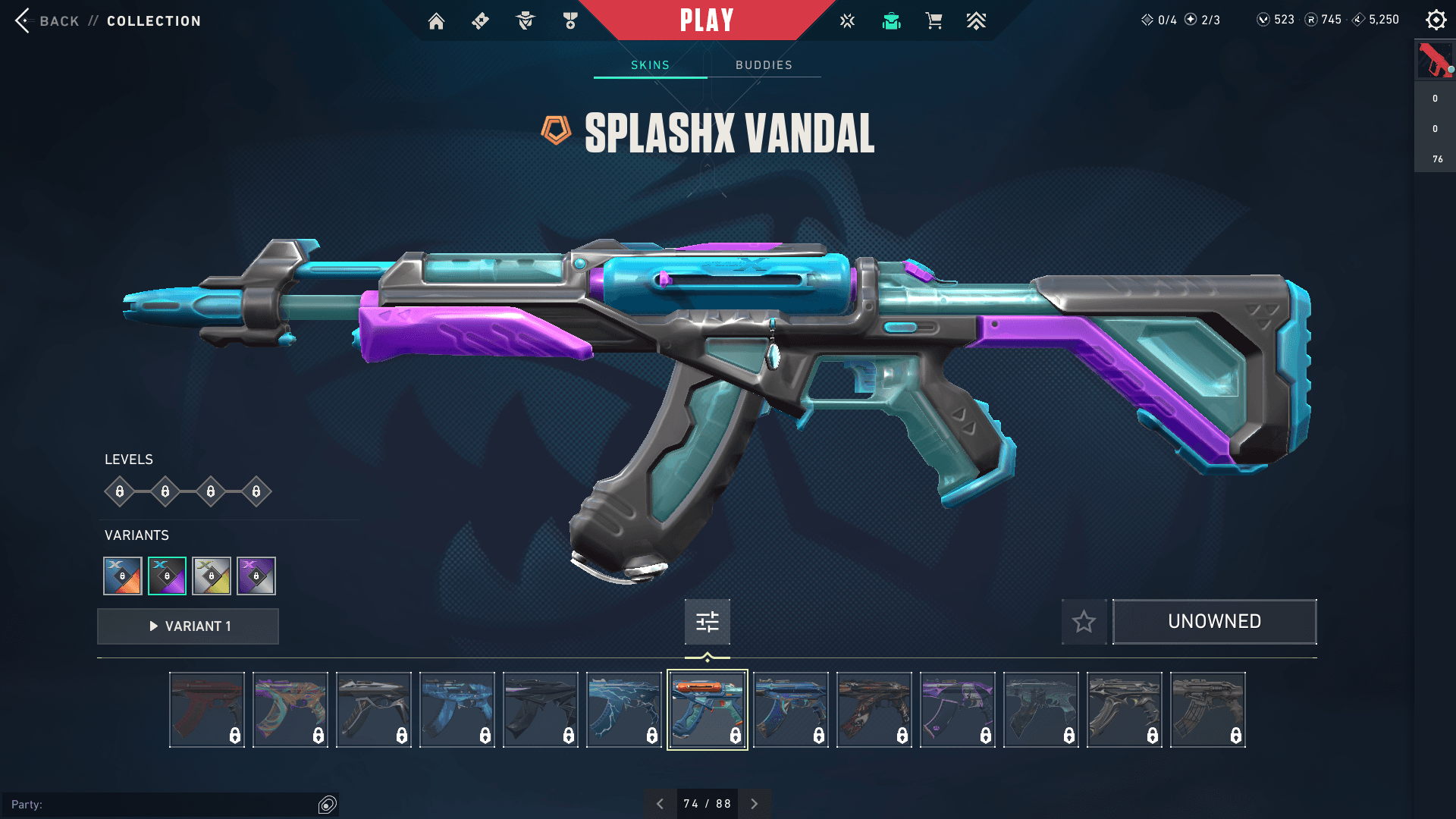The height and width of the screenshot is (819, 1456).
Task: Toggle the favorite star for SplashX Vandal
Action: pyautogui.click(x=1084, y=622)
